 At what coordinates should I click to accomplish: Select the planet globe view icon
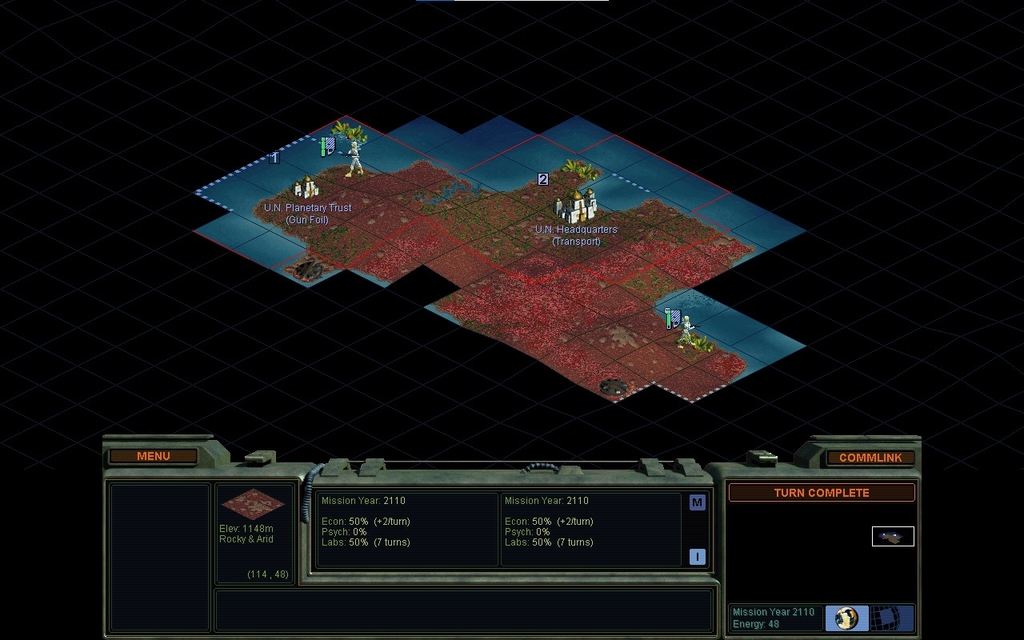point(847,617)
